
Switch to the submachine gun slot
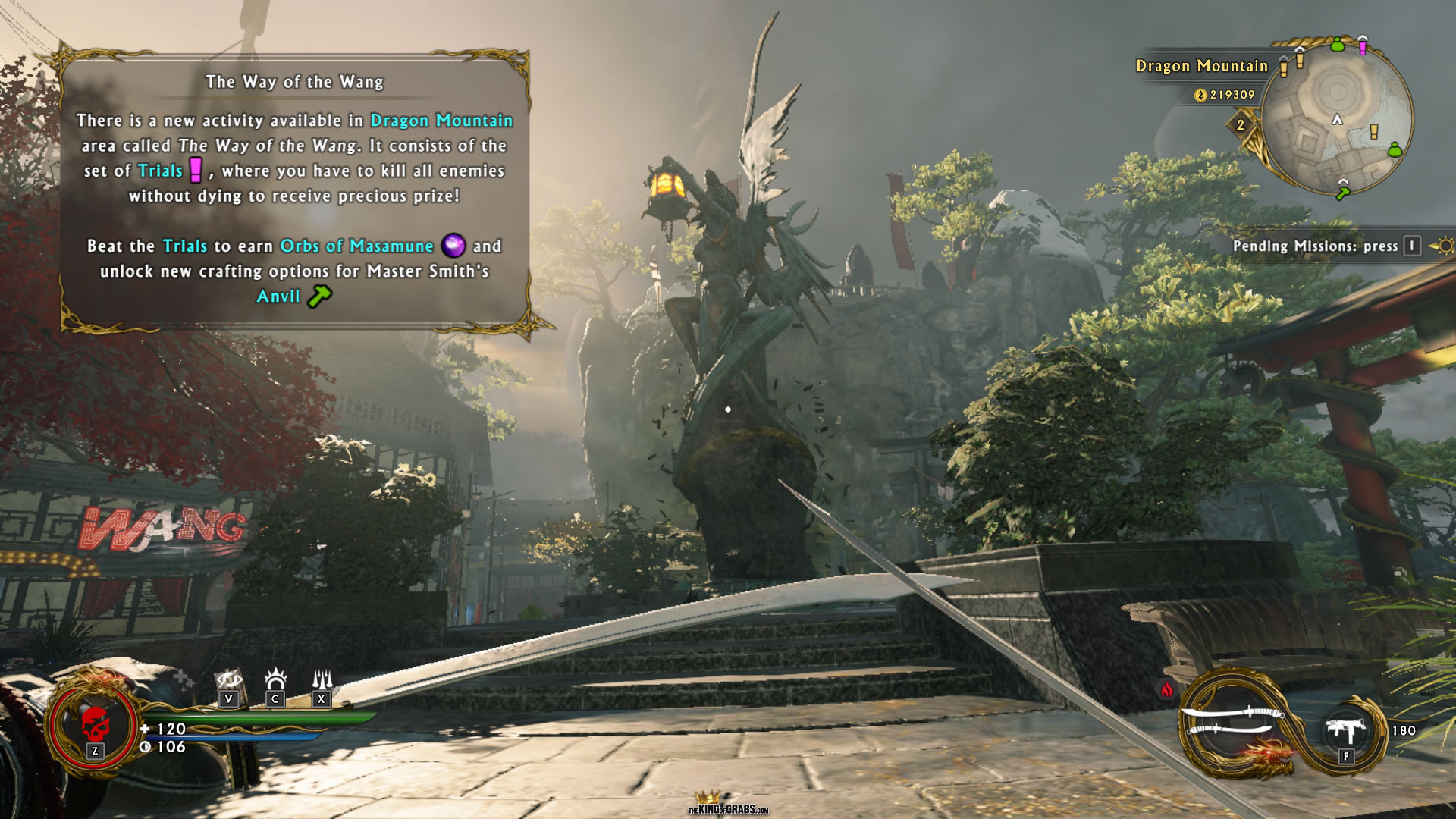pyautogui.click(x=1345, y=731)
